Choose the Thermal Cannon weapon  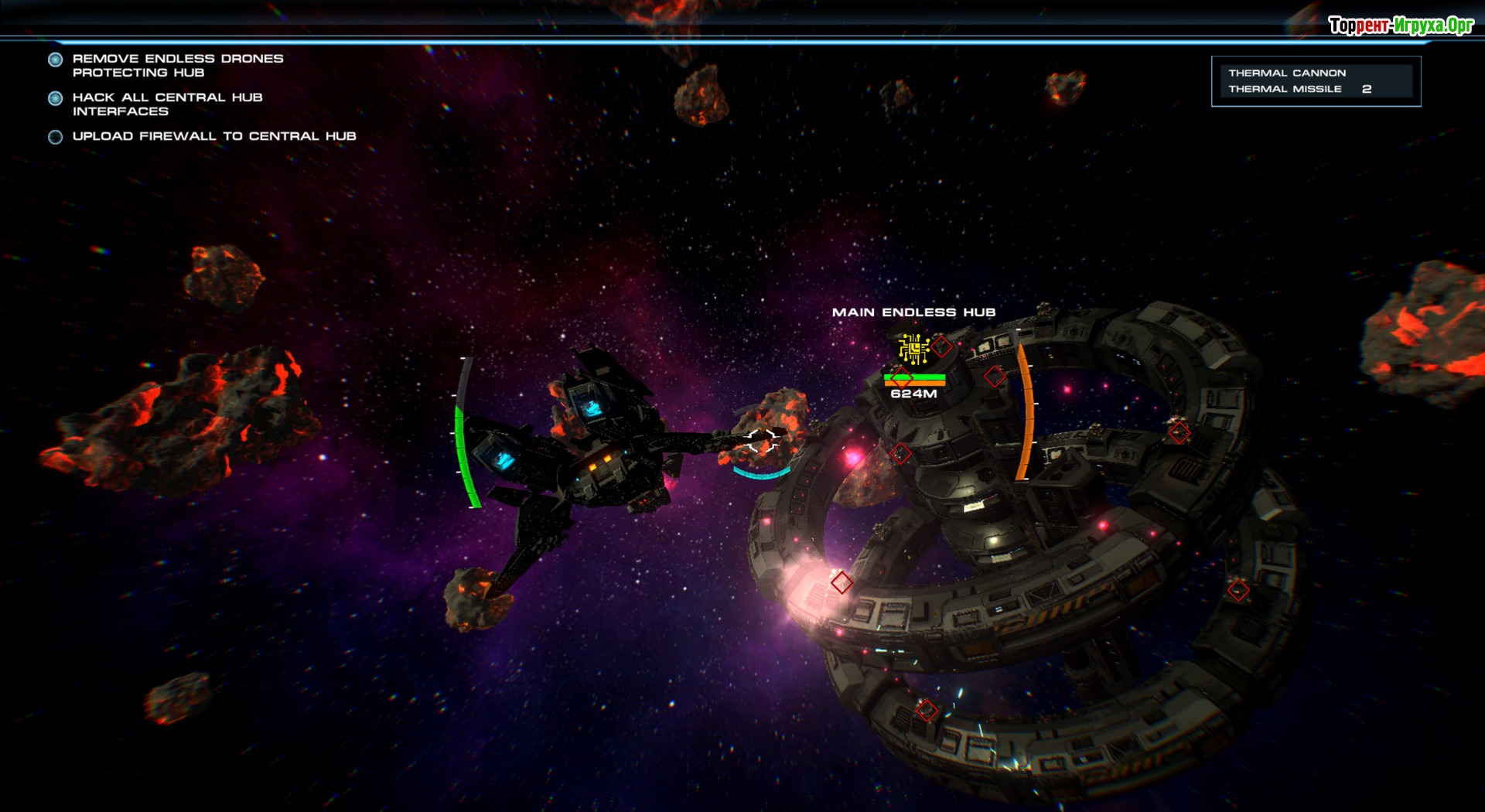pos(1287,73)
